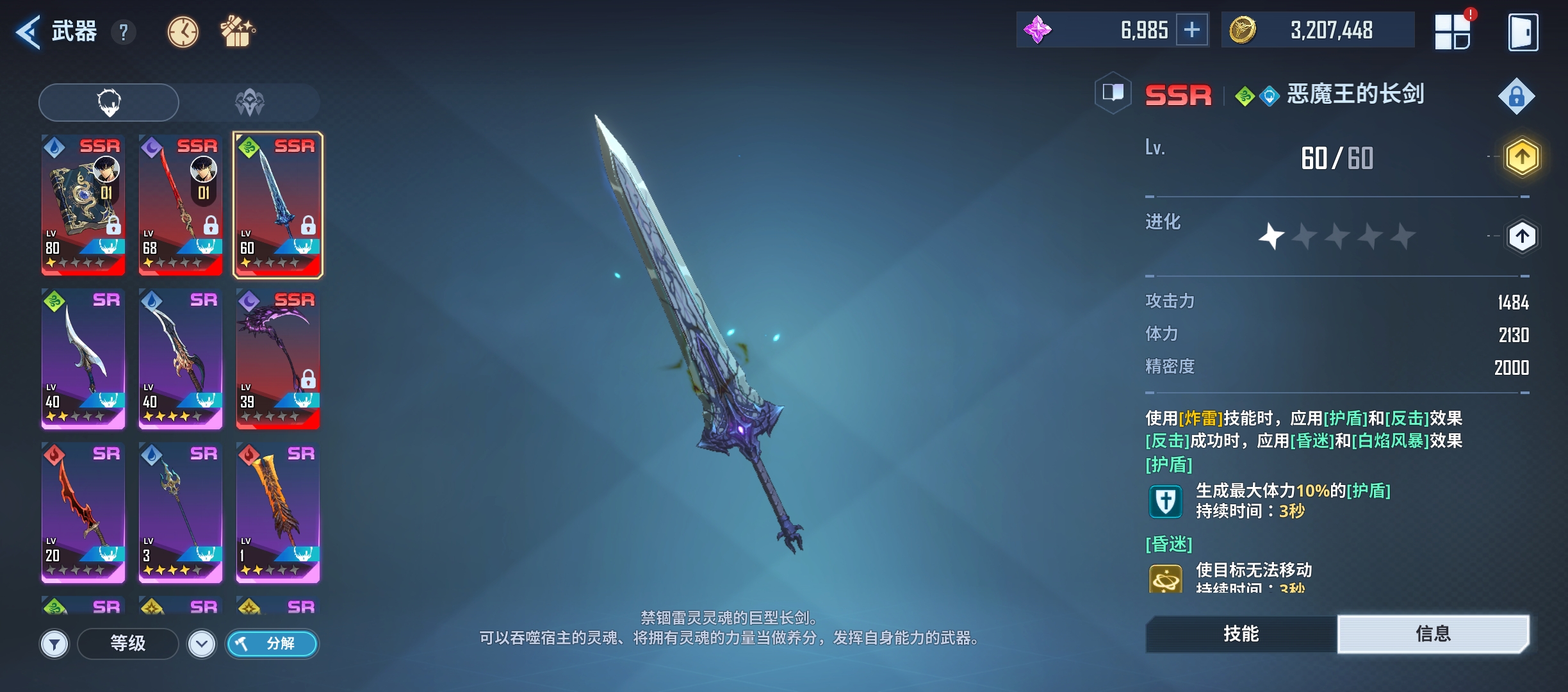Open the 等级 sorting dropdown
This screenshot has width=1568, height=692.
127,645
